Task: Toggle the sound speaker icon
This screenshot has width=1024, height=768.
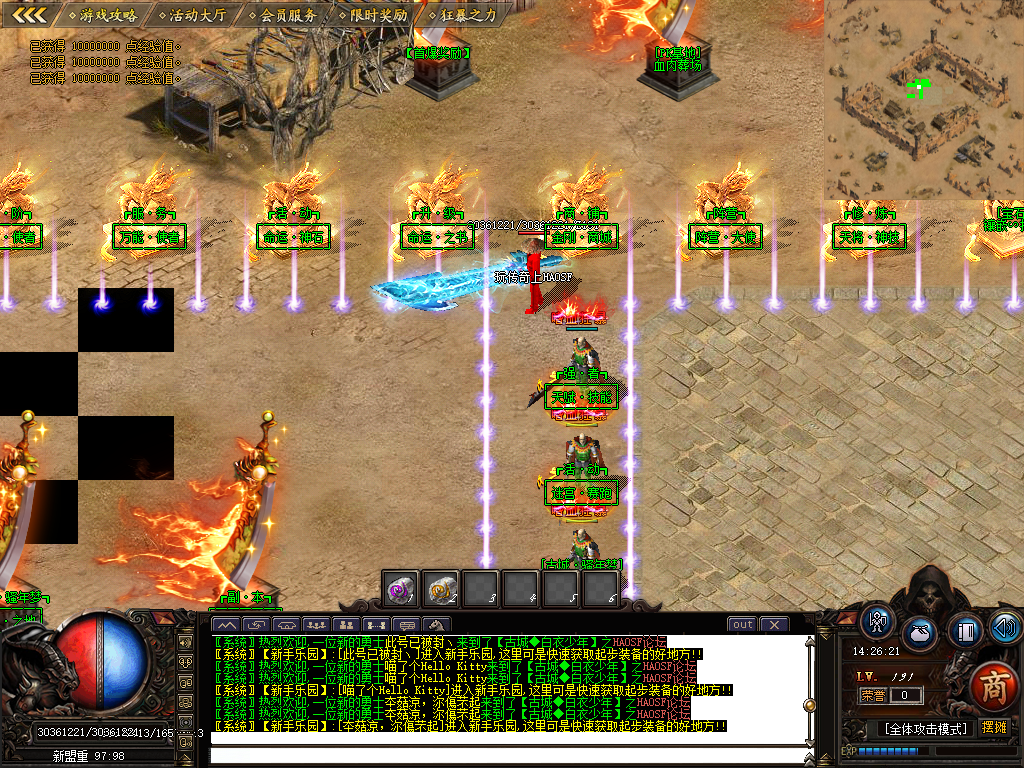Action: tap(1004, 628)
